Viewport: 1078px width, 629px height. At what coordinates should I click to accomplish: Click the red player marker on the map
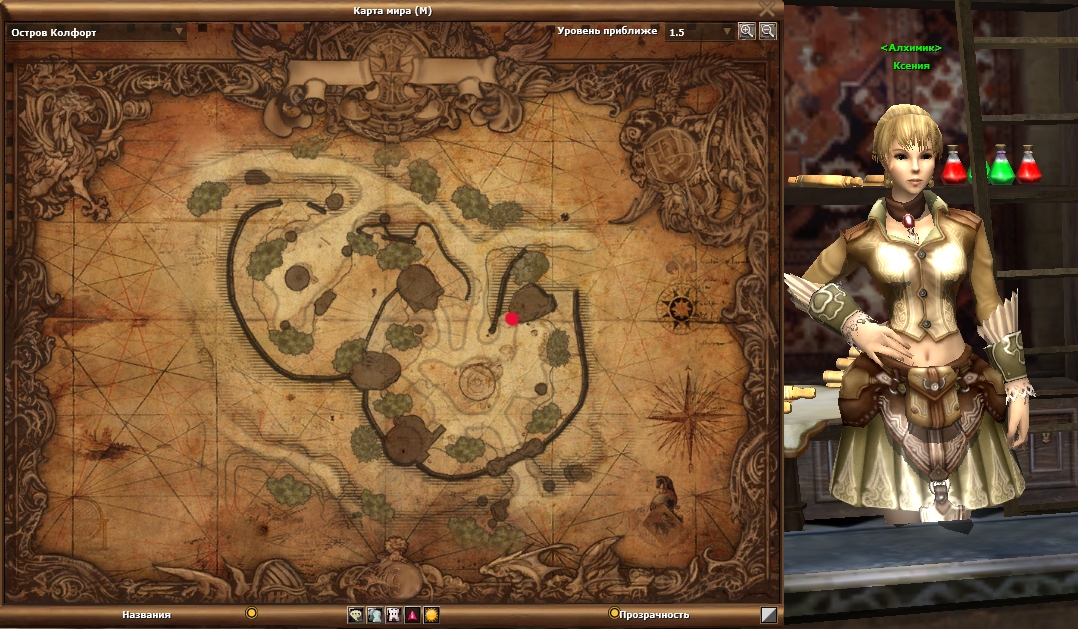point(512,318)
